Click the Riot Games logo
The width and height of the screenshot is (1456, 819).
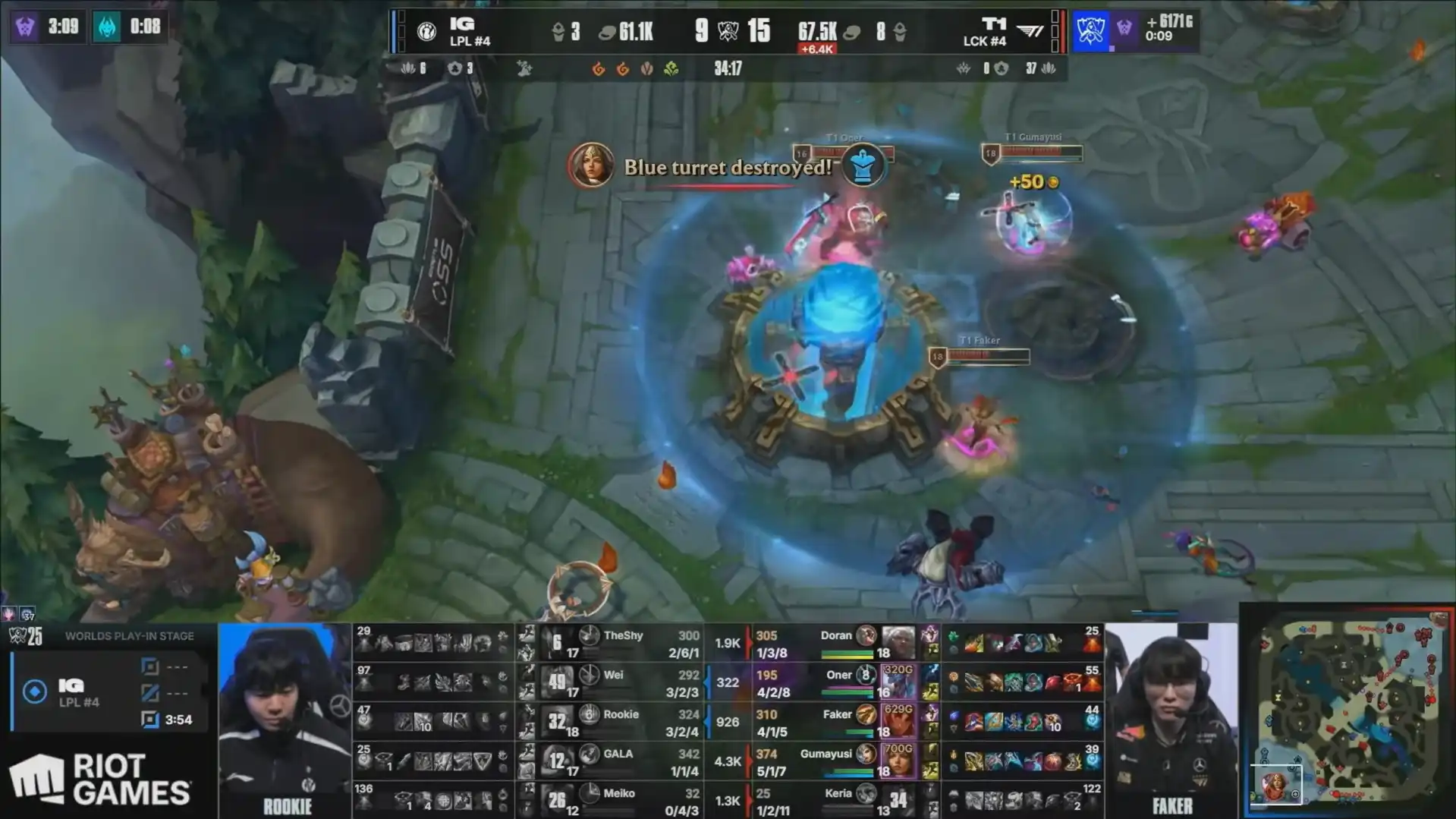pos(100,779)
